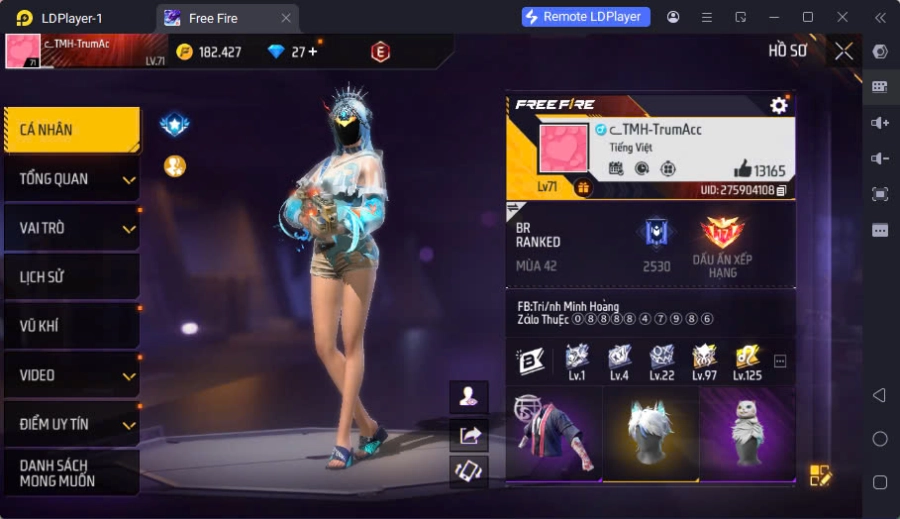Switch to the LỊCH SỬ tab

(70, 277)
